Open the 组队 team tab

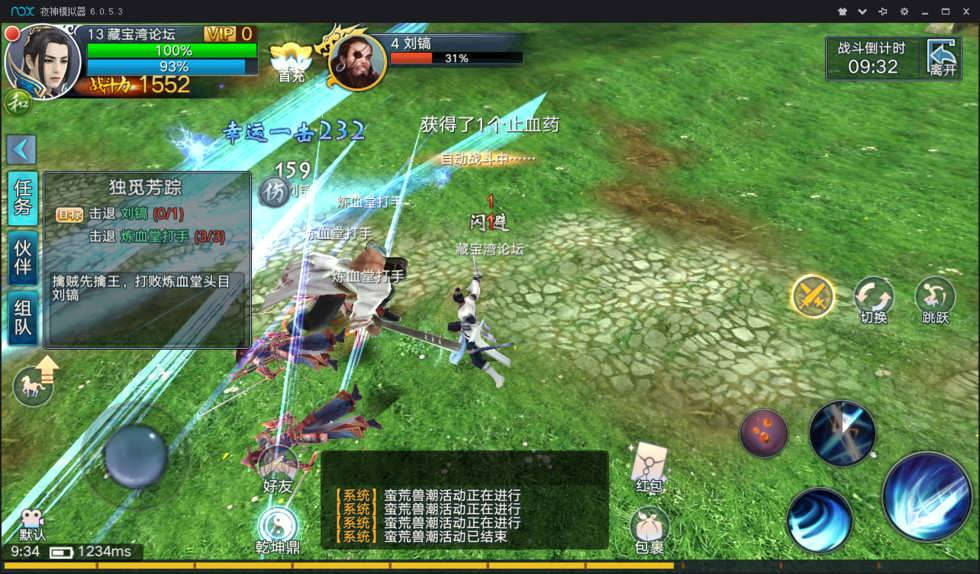coord(23,320)
